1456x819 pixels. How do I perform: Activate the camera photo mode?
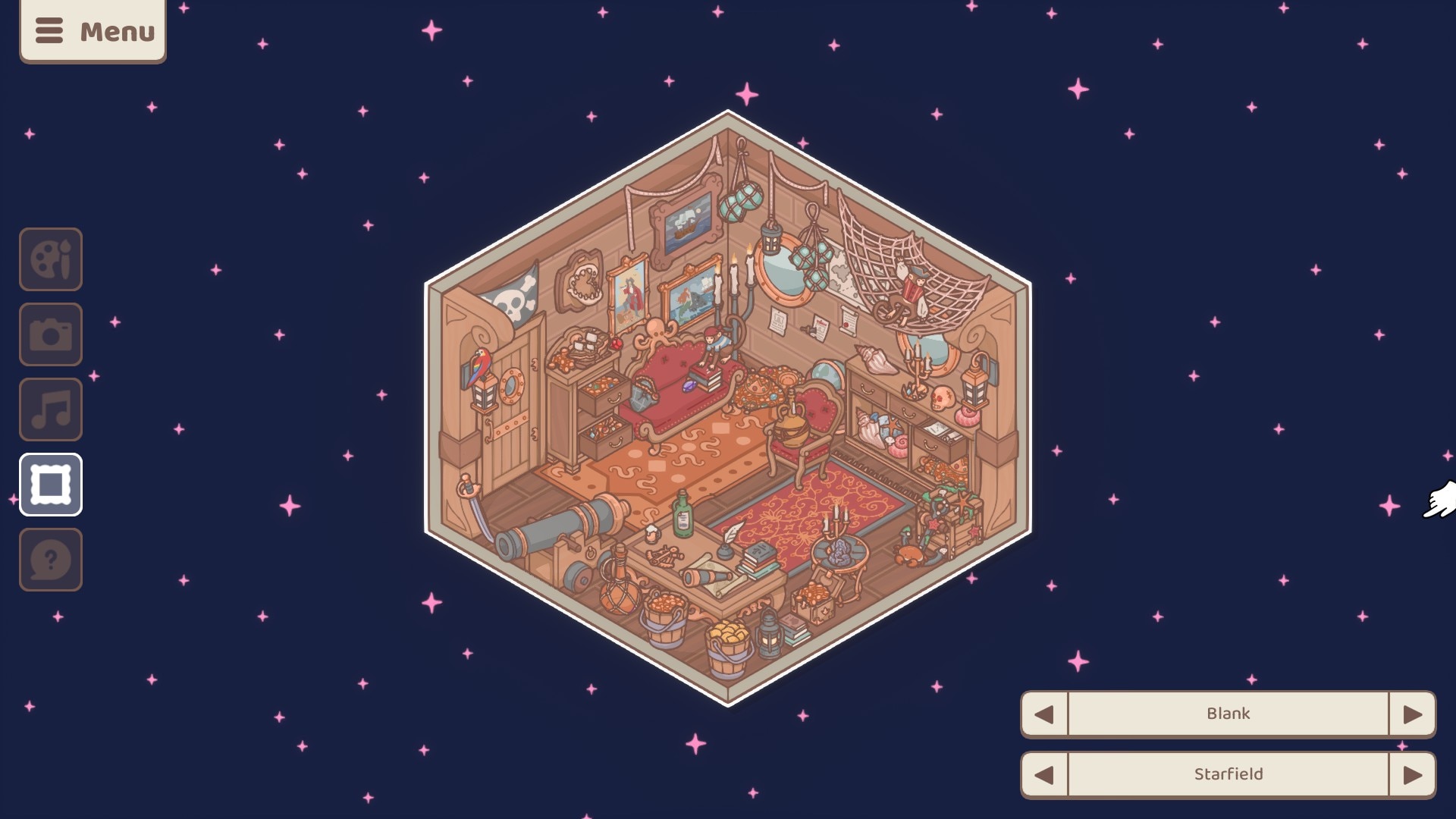51,334
